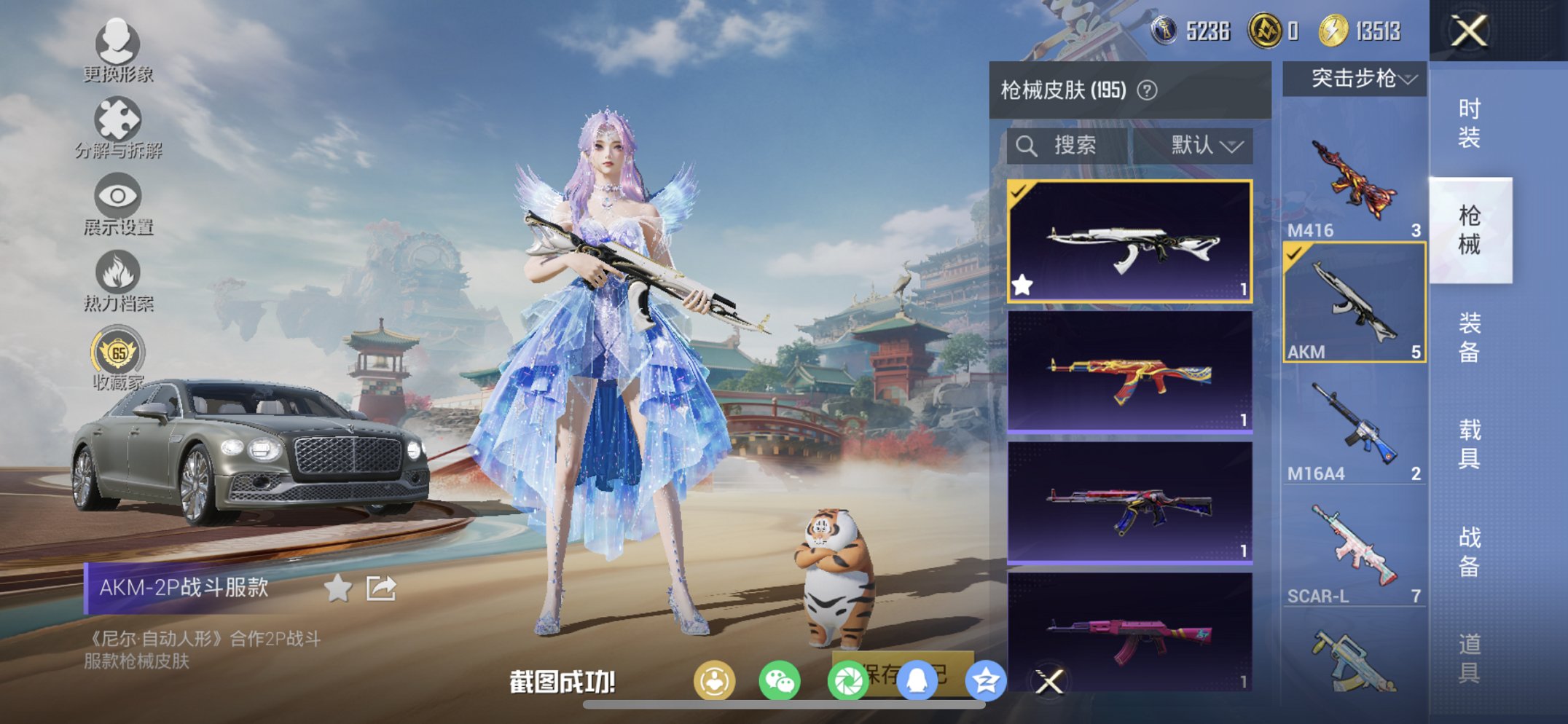The image size is (1568, 724).
Task: Open the 热力档案 heat archive
Action: [117, 282]
